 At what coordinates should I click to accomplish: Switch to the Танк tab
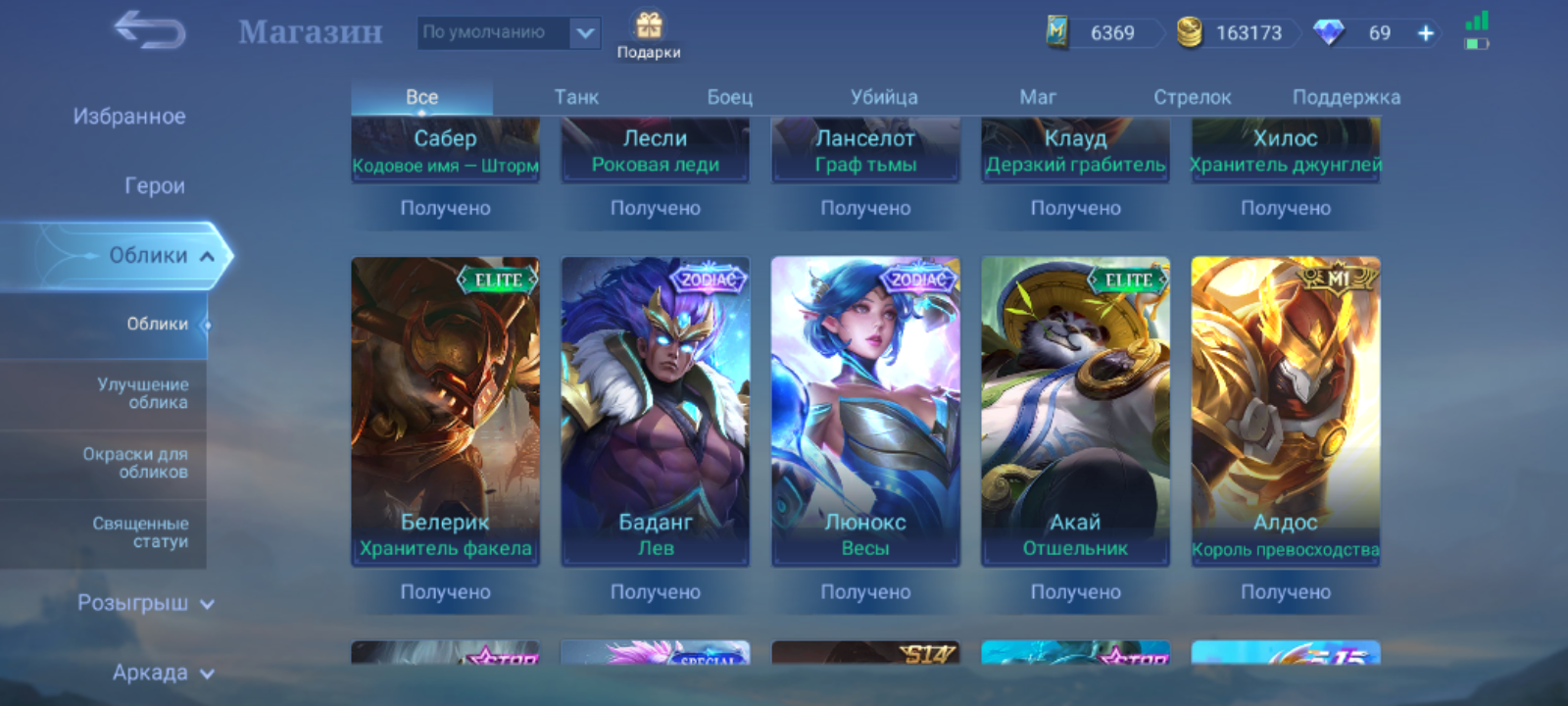click(576, 97)
